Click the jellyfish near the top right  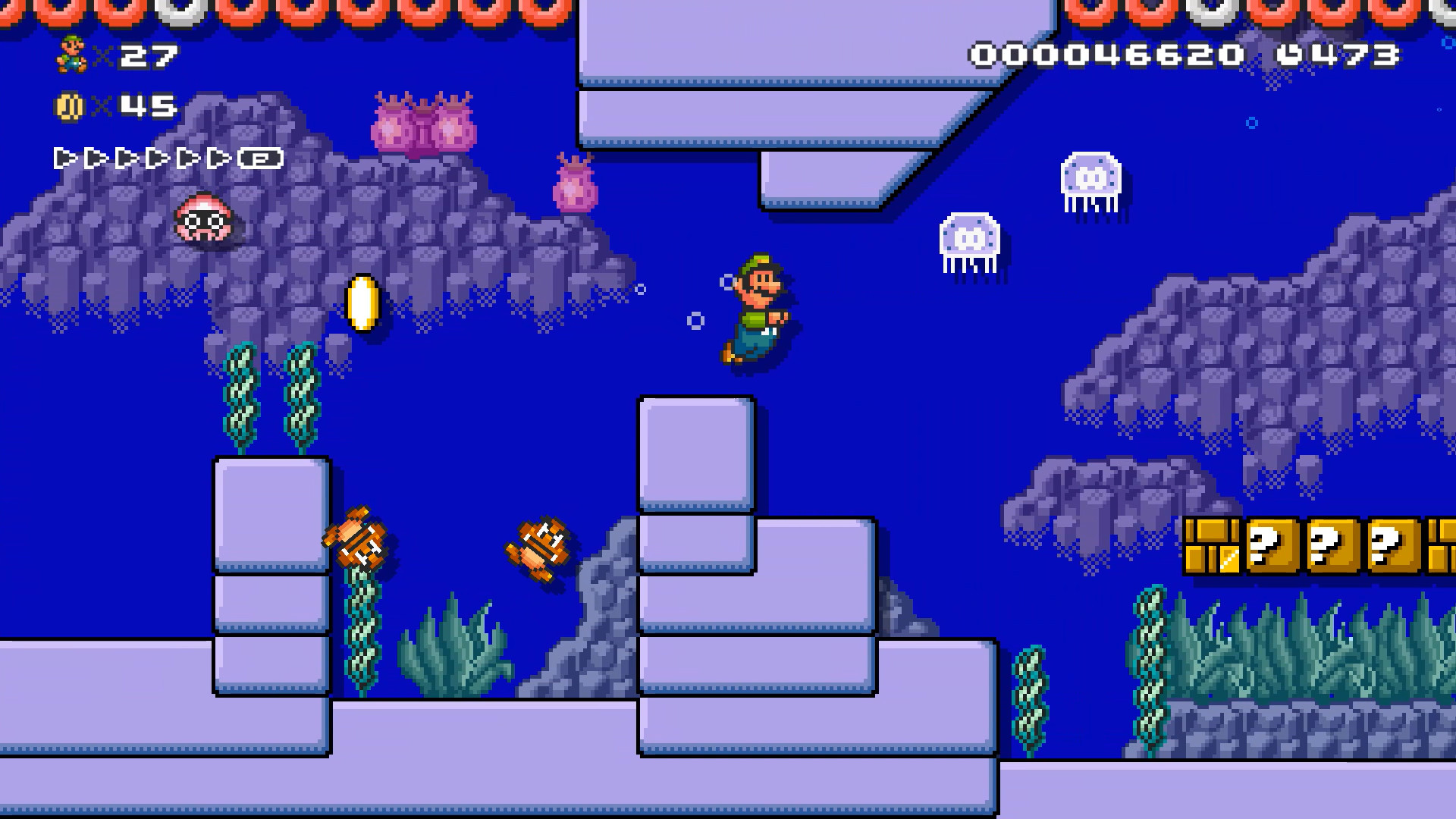click(x=1090, y=176)
